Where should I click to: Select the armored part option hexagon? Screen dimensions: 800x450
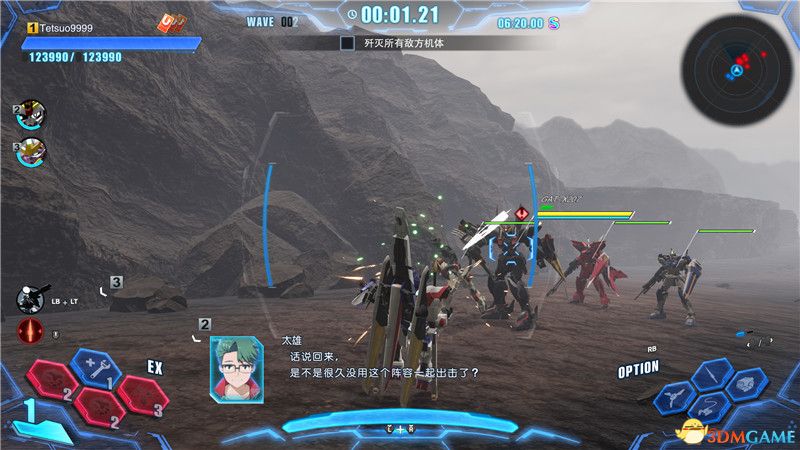click(x=746, y=383)
